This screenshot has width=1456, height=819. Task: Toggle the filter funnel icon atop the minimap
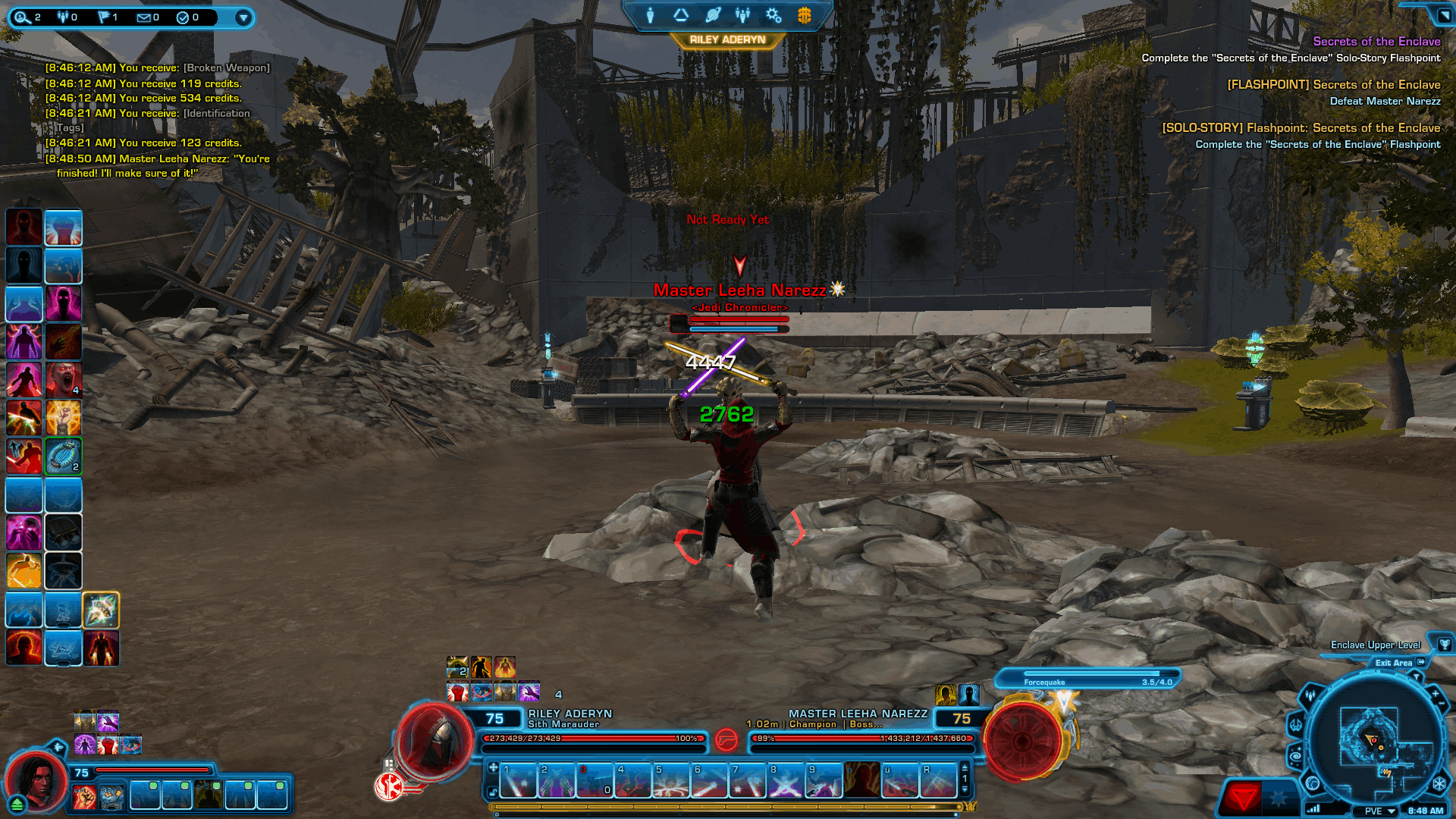1417,676
